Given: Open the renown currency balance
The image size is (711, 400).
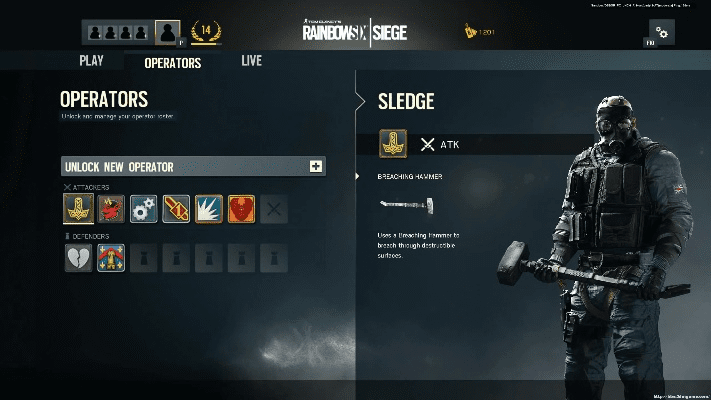Looking at the screenshot, I should [479, 33].
